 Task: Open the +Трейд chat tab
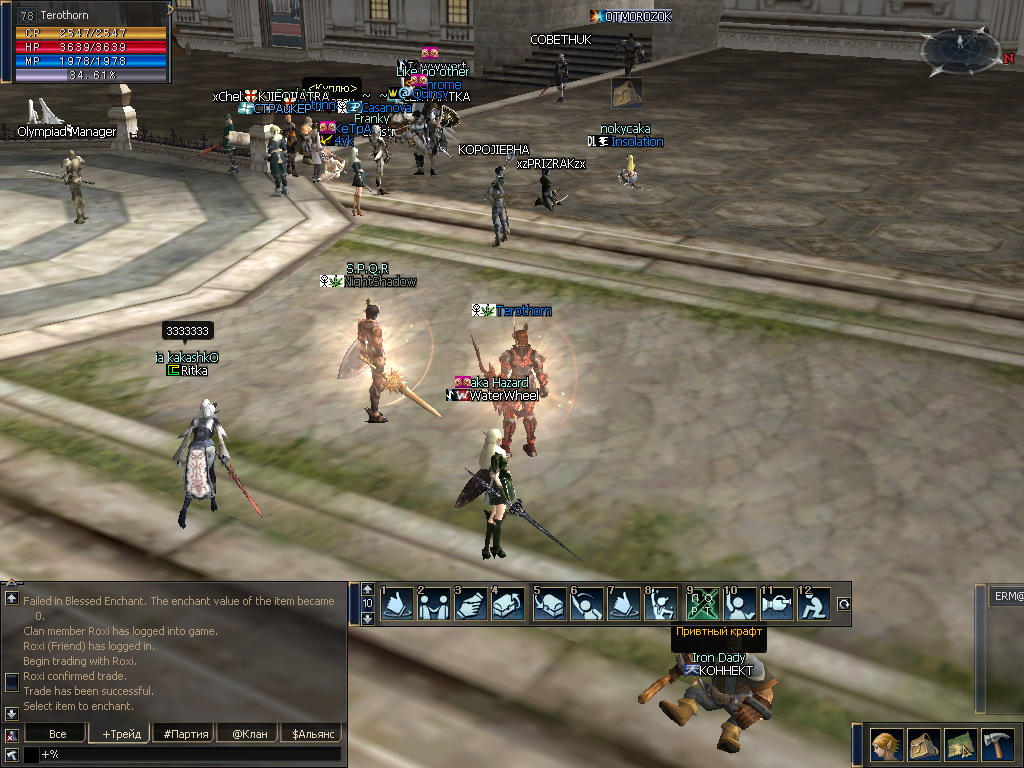pyautogui.click(x=121, y=734)
